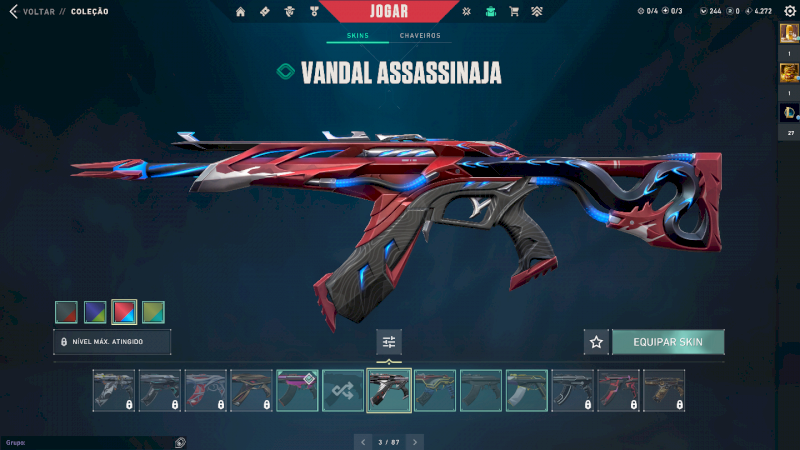Choose the purple and blue color variant
The image size is (800, 450).
tap(95, 312)
